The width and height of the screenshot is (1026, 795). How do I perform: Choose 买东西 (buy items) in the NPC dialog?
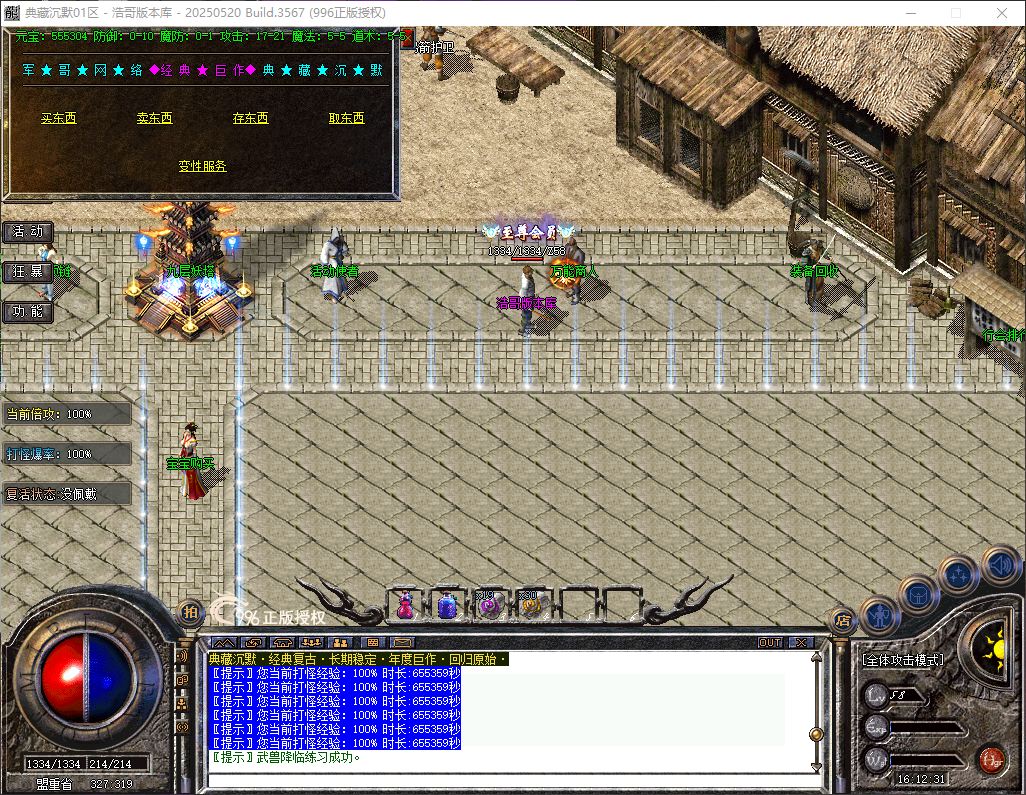click(58, 118)
